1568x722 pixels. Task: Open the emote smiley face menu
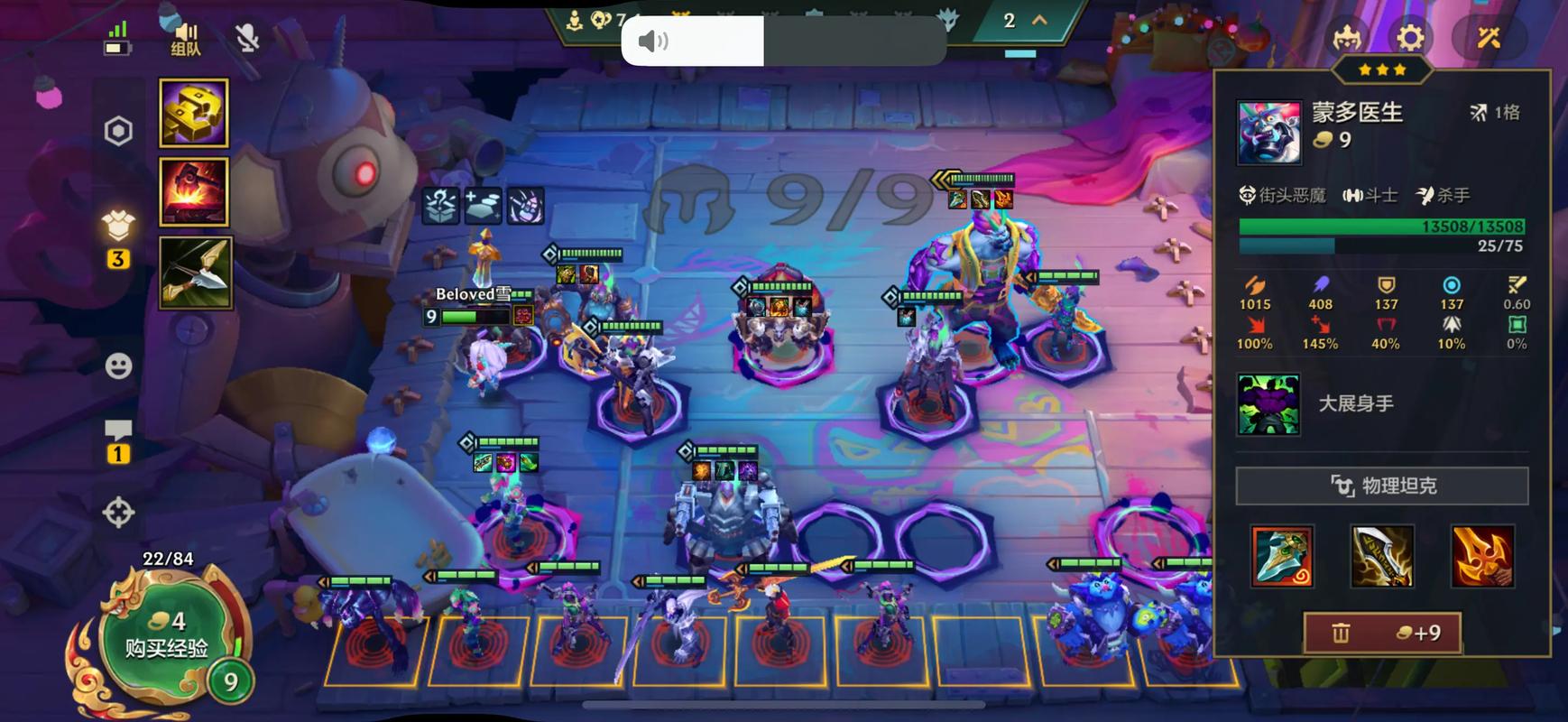[118, 366]
